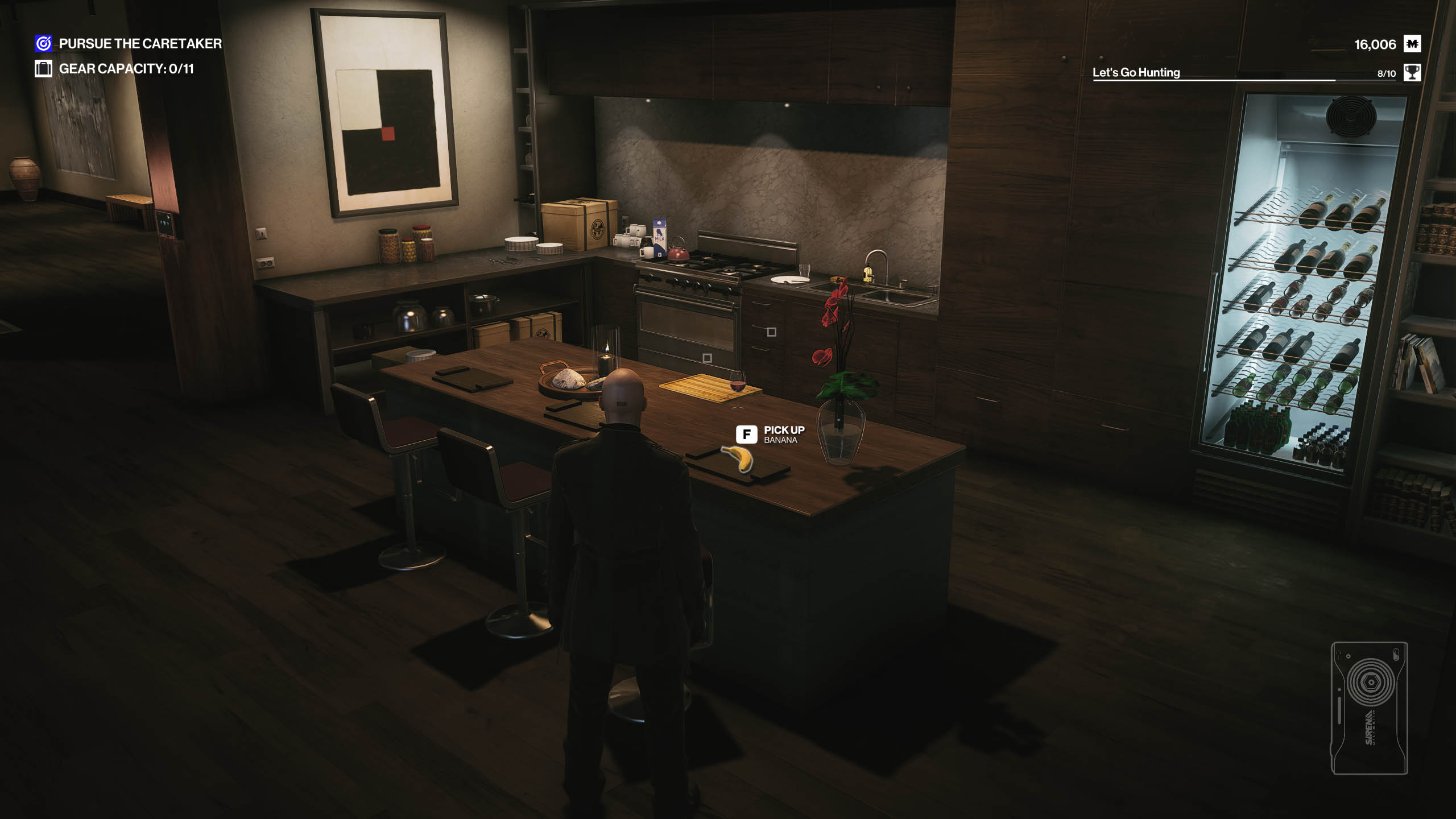Click the Merces currency icon
This screenshot has height=819, width=1456.
click(x=1412, y=44)
